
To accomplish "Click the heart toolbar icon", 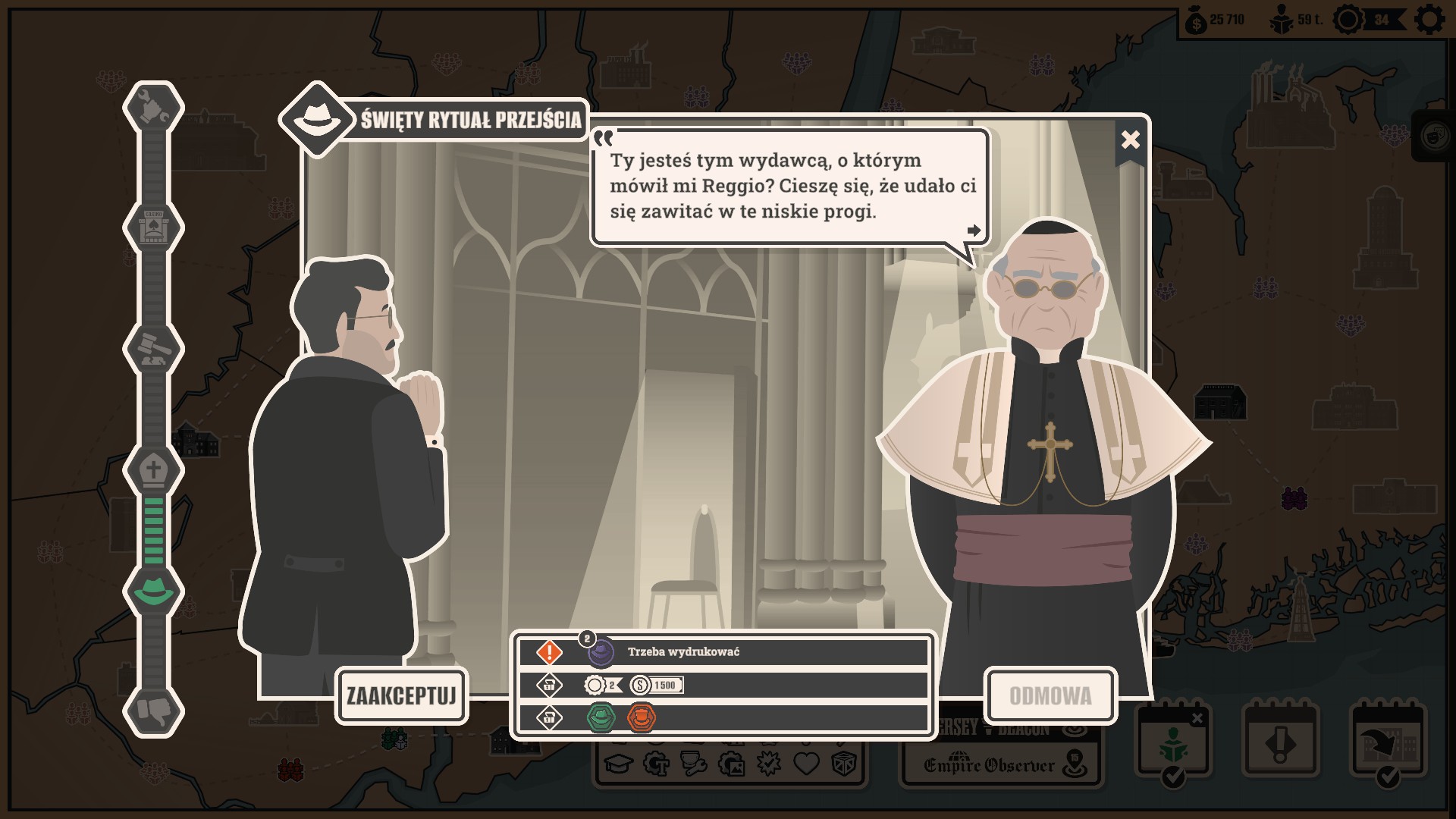I will click(x=806, y=764).
